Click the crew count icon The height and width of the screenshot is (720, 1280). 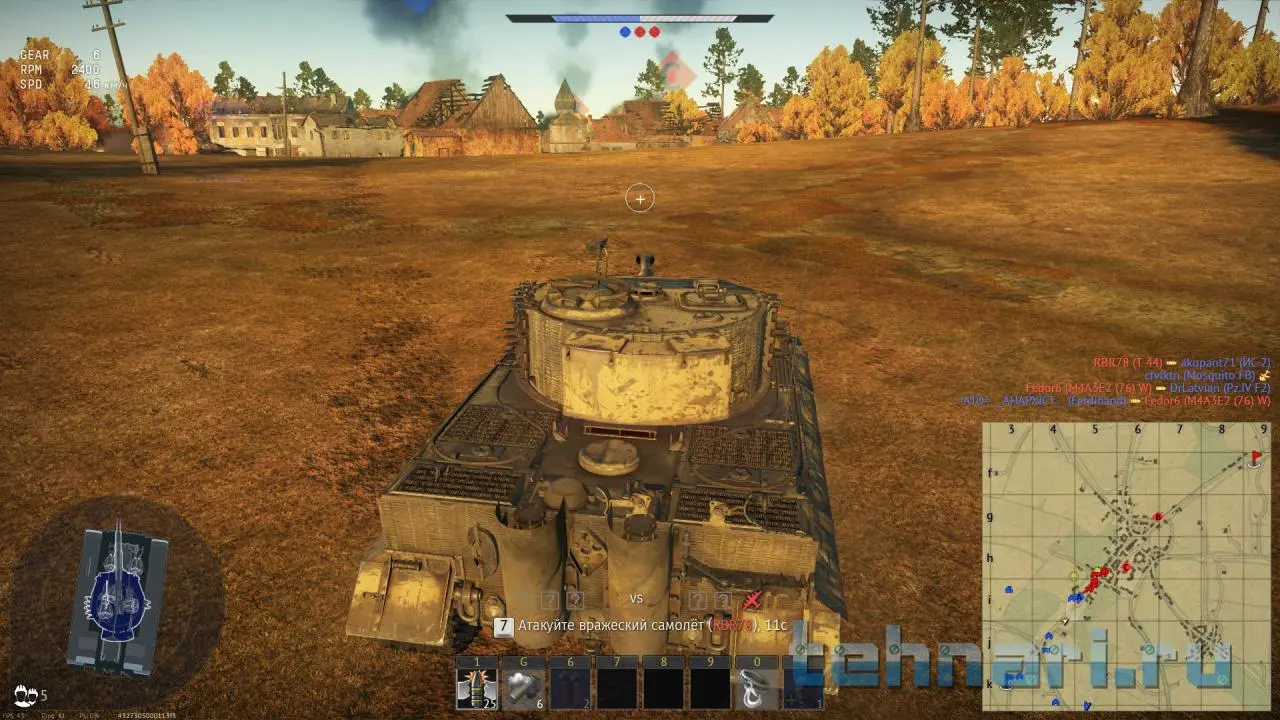click(x=26, y=695)
